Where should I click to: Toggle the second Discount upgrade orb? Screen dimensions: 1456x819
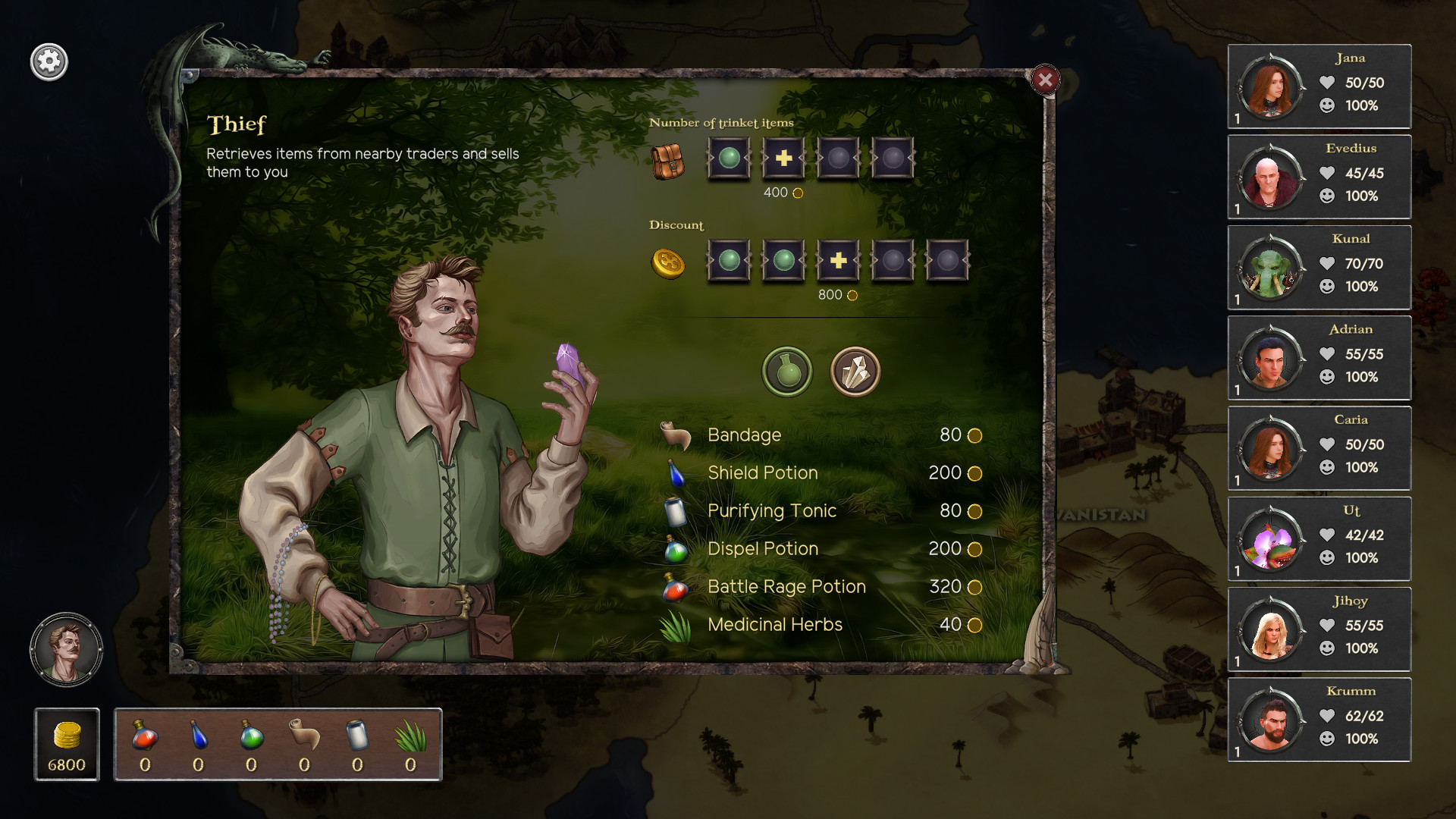coord(783,262)
